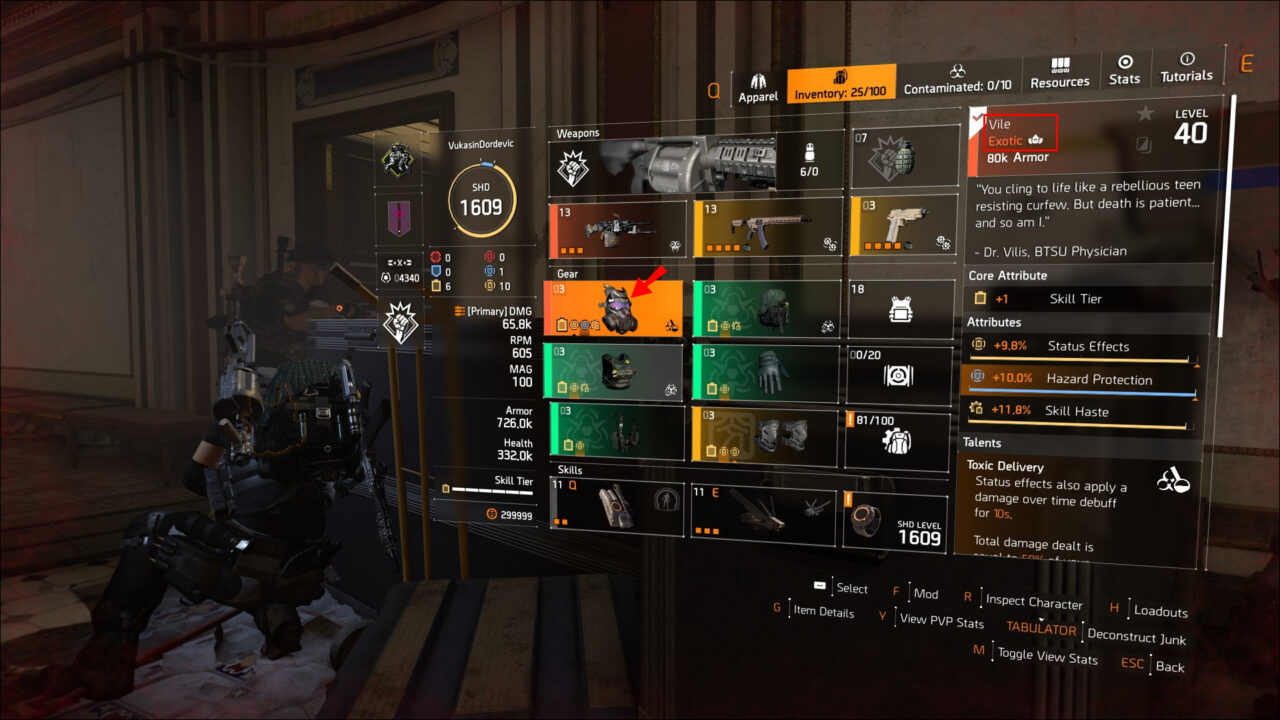Click the Deconstruct Junk action
The width and height of the screenshot is (1280, 720).
[1136, 639]
